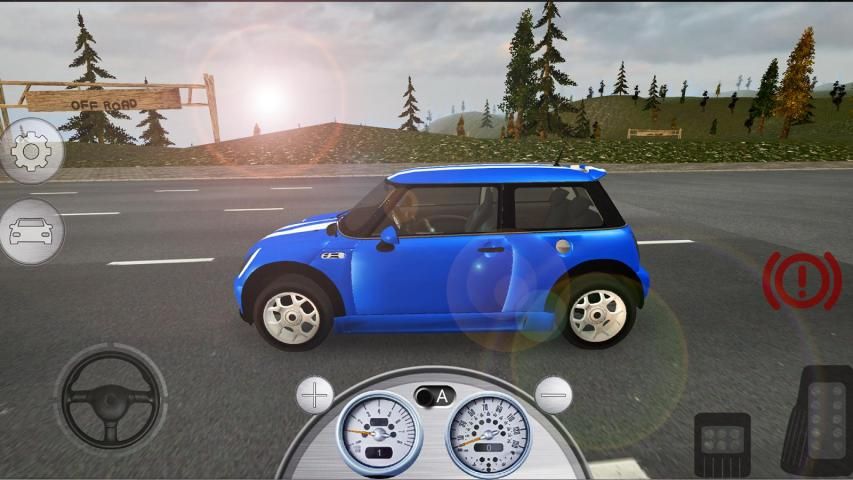Engage the red handbrake warning icon
This screenshot has width=853, height=480.
(x=802, y=279)
